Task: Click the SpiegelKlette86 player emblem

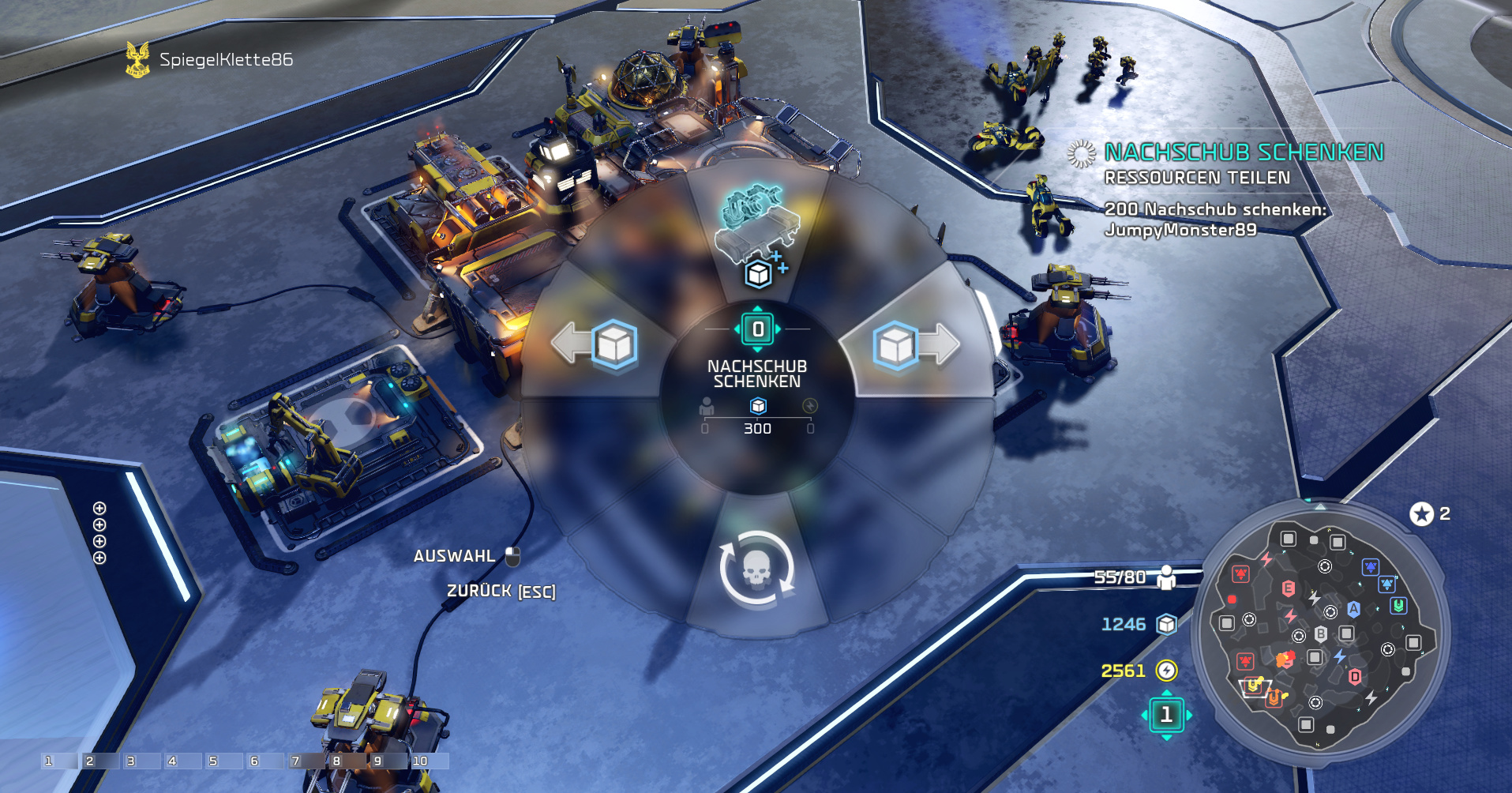Action: click(x=137, y=60)
